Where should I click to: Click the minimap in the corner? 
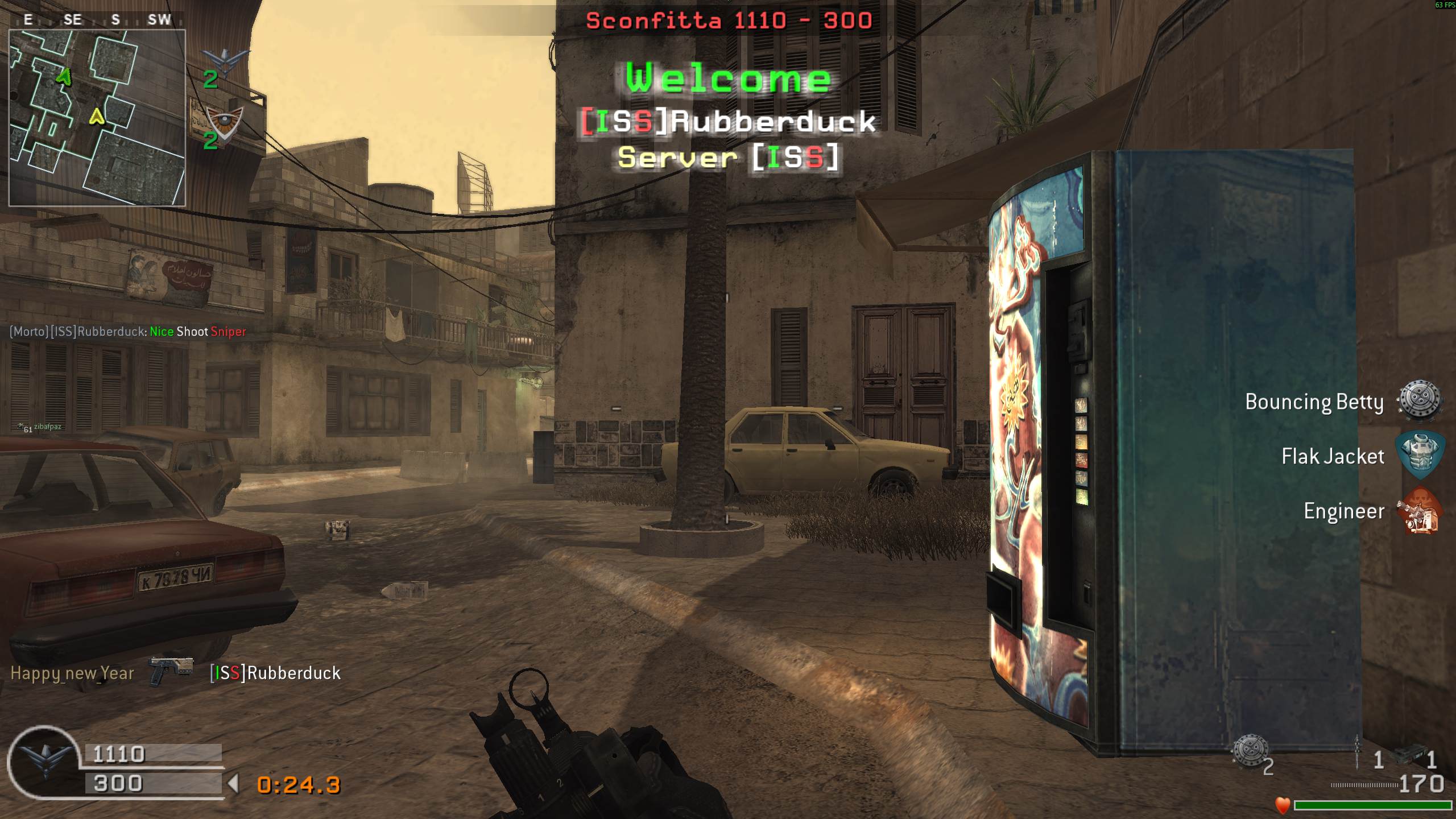97,117
